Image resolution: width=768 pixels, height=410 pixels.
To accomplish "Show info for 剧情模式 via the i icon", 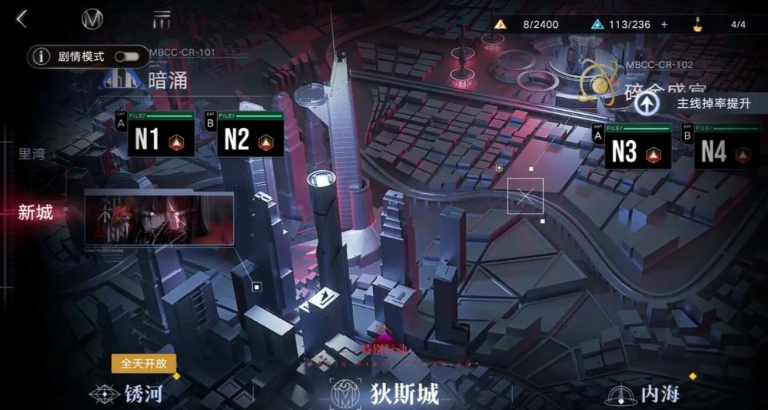I will tap(42, 57).
